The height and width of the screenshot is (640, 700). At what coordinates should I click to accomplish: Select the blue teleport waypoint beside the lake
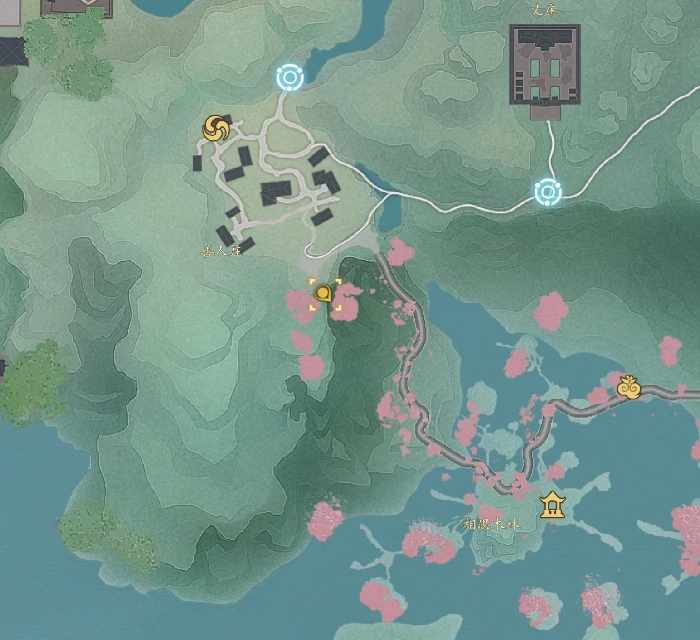289,77
